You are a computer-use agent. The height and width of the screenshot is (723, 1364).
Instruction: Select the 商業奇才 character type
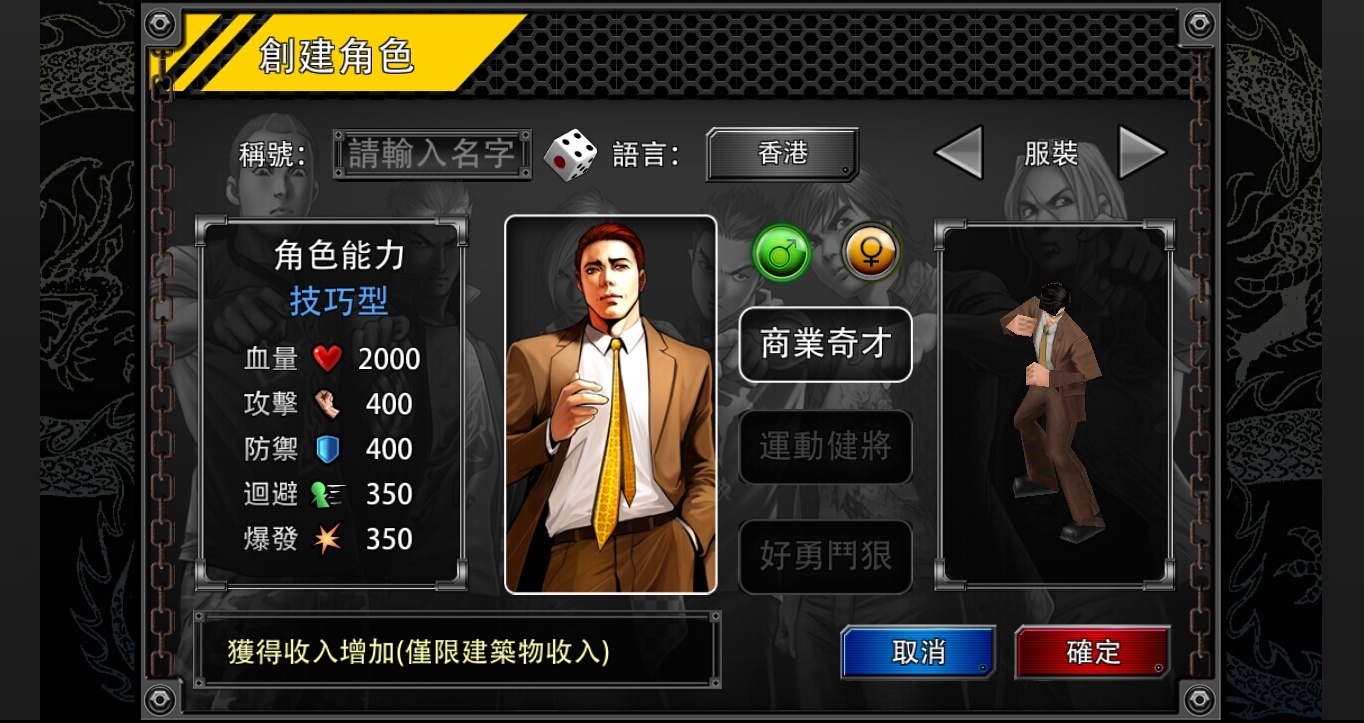pyautogui.click(x=825, y=344)
